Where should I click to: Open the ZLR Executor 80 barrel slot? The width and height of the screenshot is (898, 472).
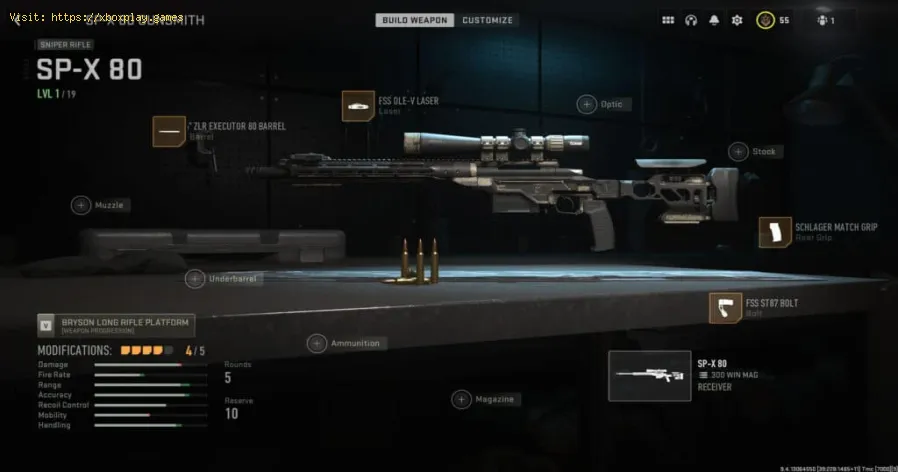(168, 131)
